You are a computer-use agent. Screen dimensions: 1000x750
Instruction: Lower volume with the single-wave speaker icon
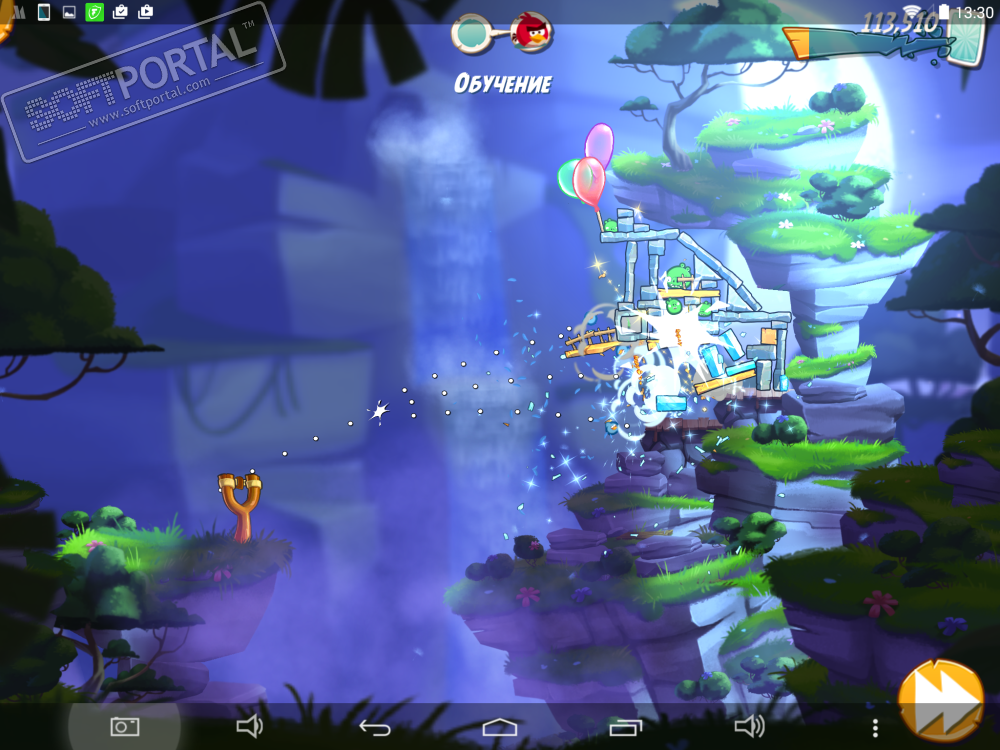(x=249, y=727)
